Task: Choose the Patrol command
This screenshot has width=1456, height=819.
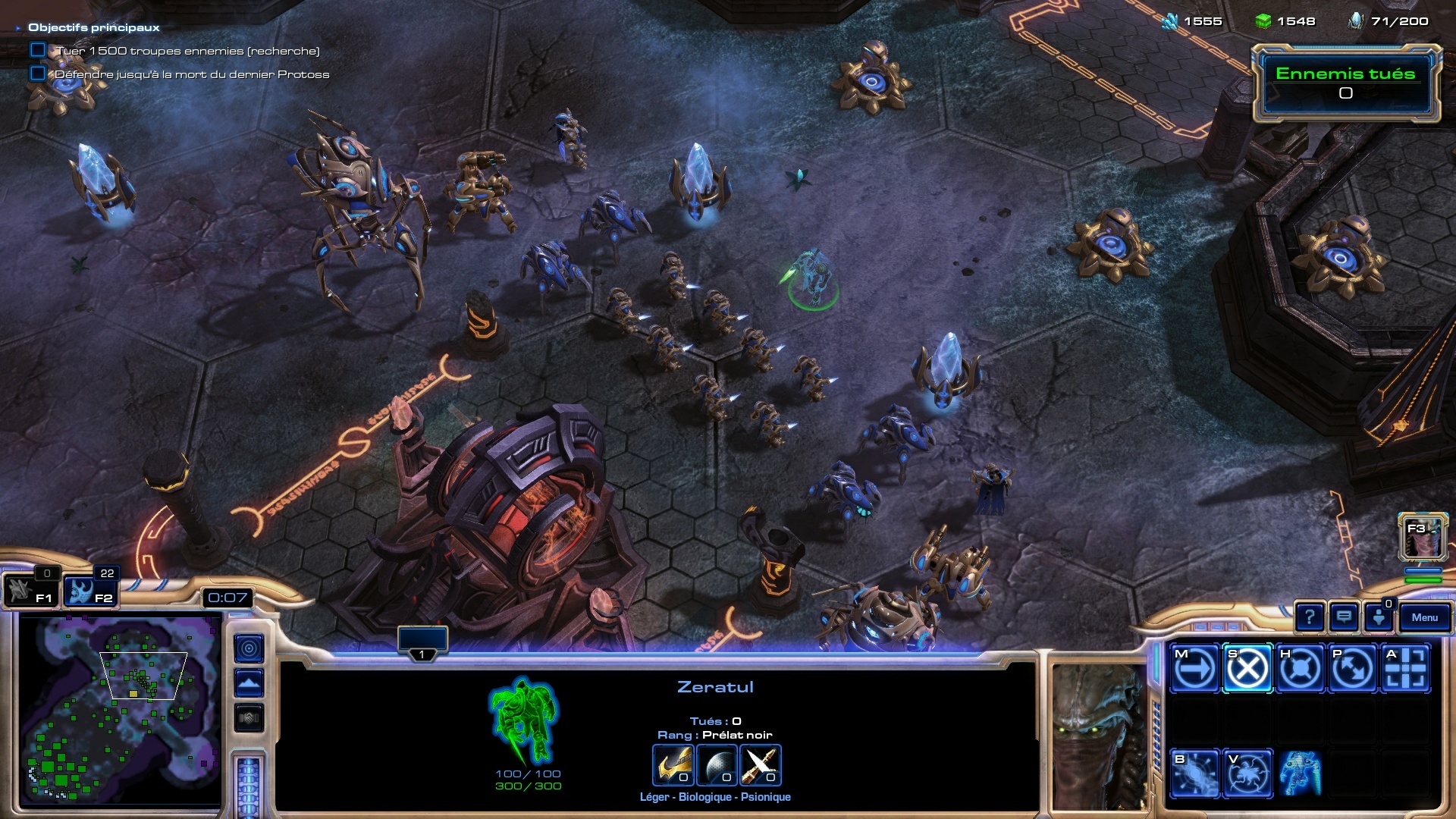Action: [1352, 669]
